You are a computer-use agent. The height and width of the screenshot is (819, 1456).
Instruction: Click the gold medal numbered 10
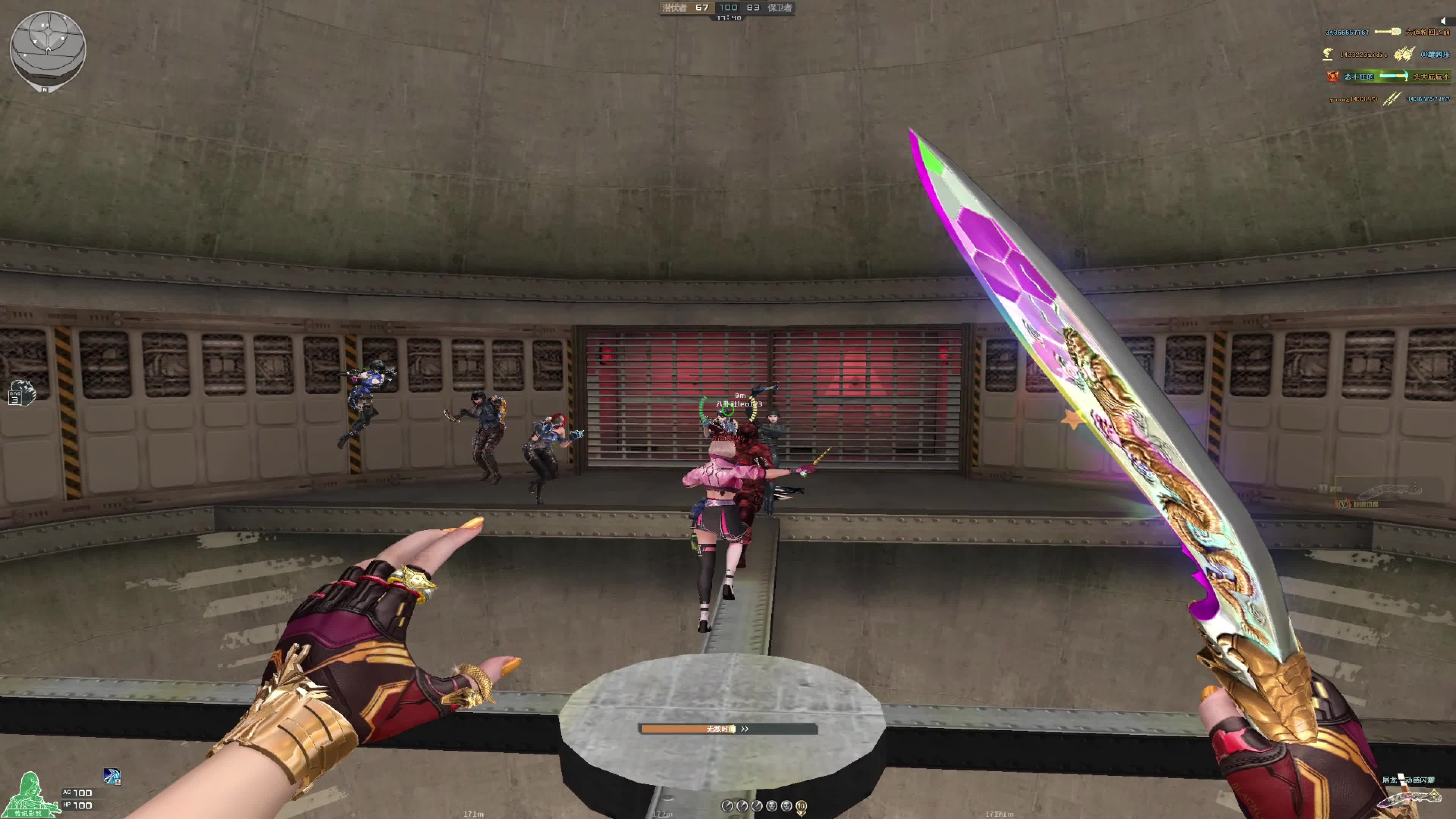[x=801, y=806]
